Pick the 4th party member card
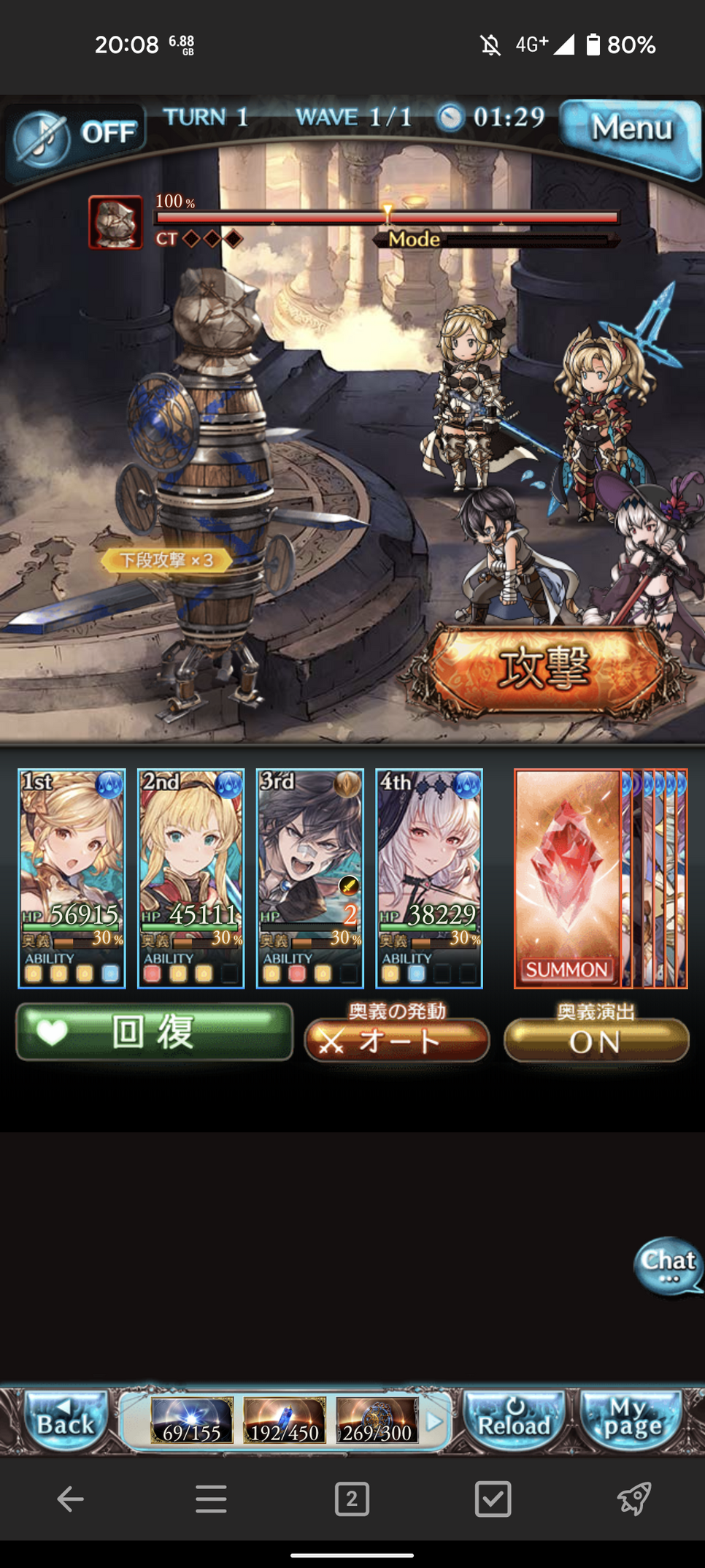 click(428, 876)
